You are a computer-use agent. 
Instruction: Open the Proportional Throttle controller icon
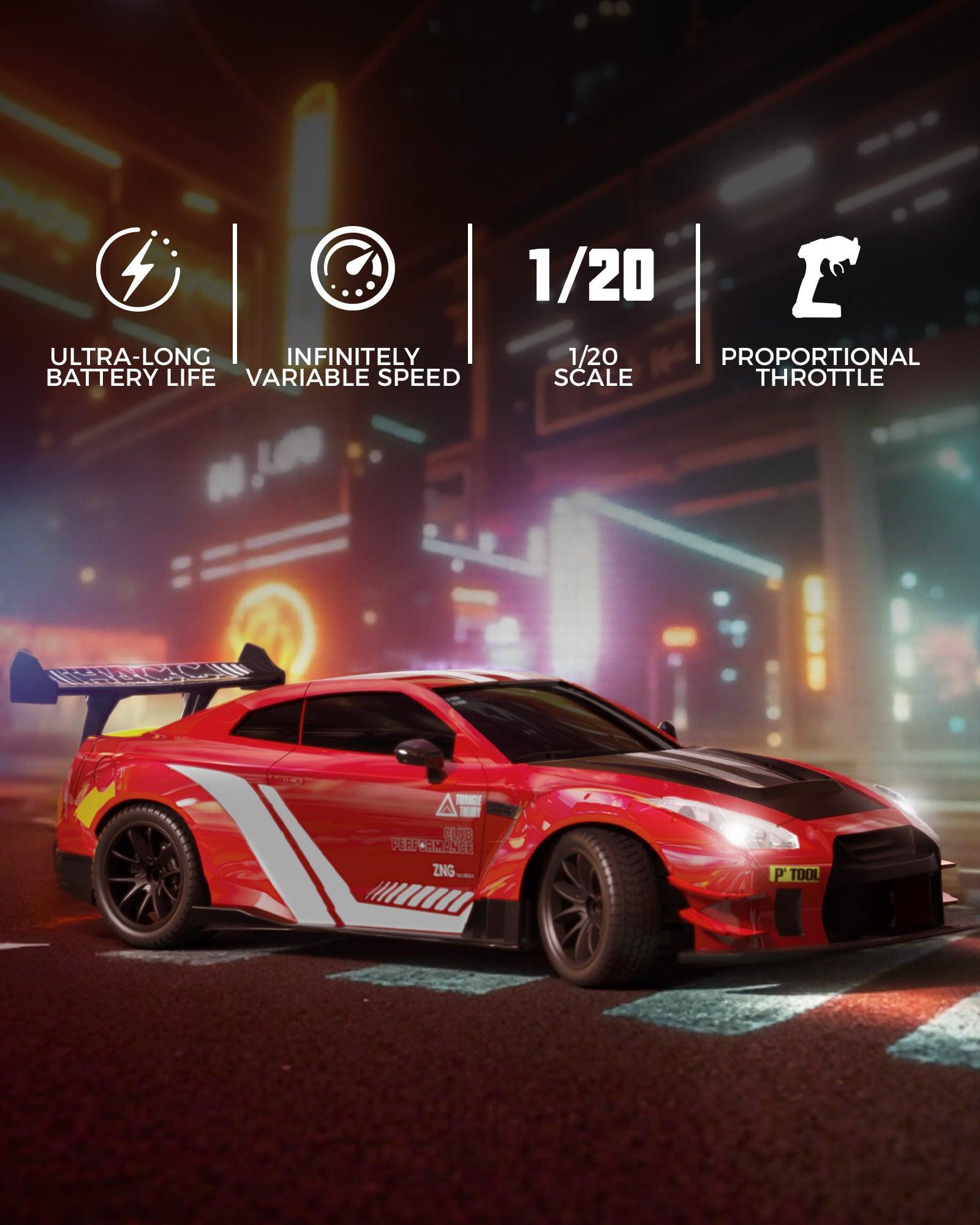[826, 277]
